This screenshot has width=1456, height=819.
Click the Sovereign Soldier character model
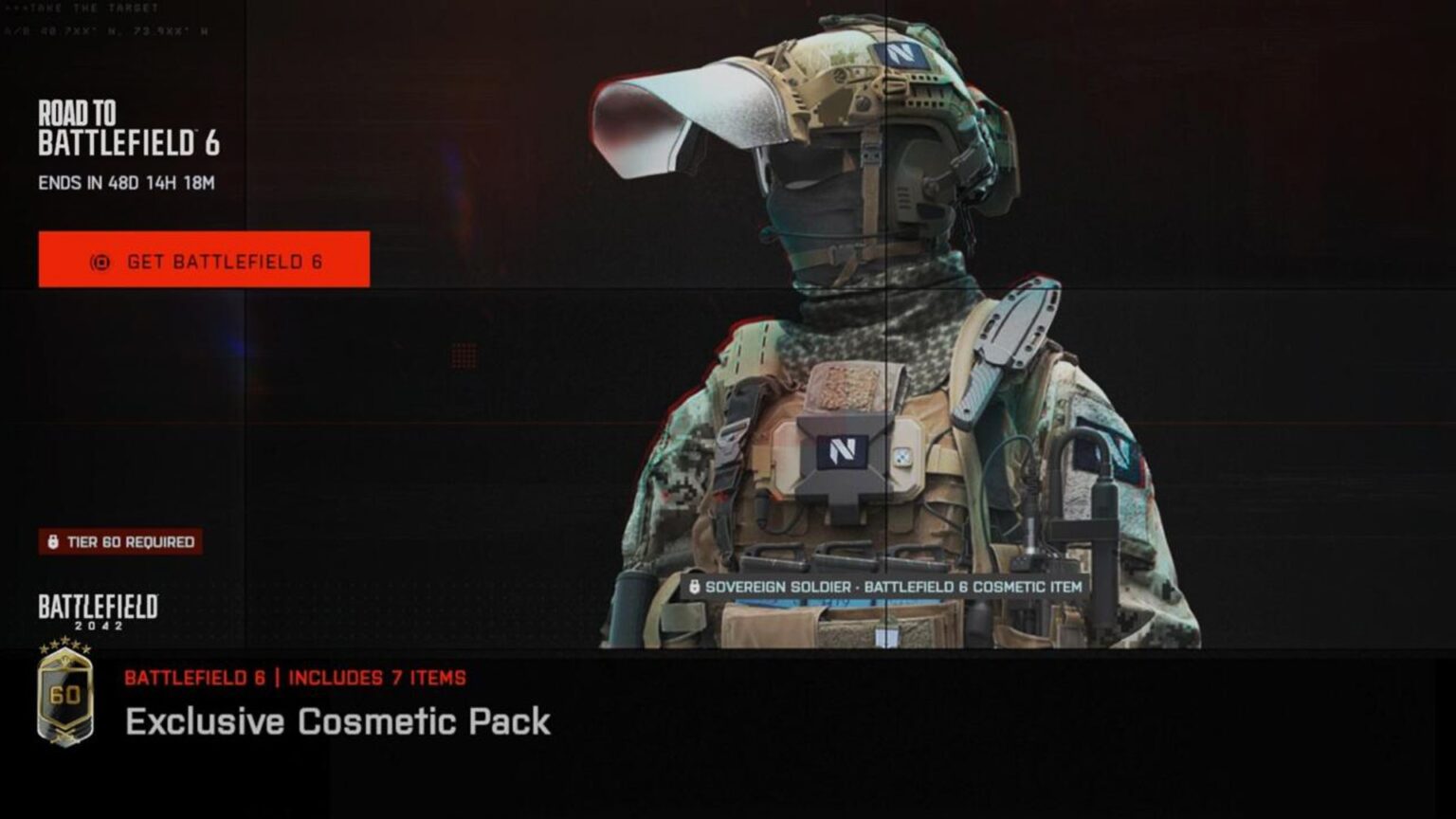[x=882, y=379]
